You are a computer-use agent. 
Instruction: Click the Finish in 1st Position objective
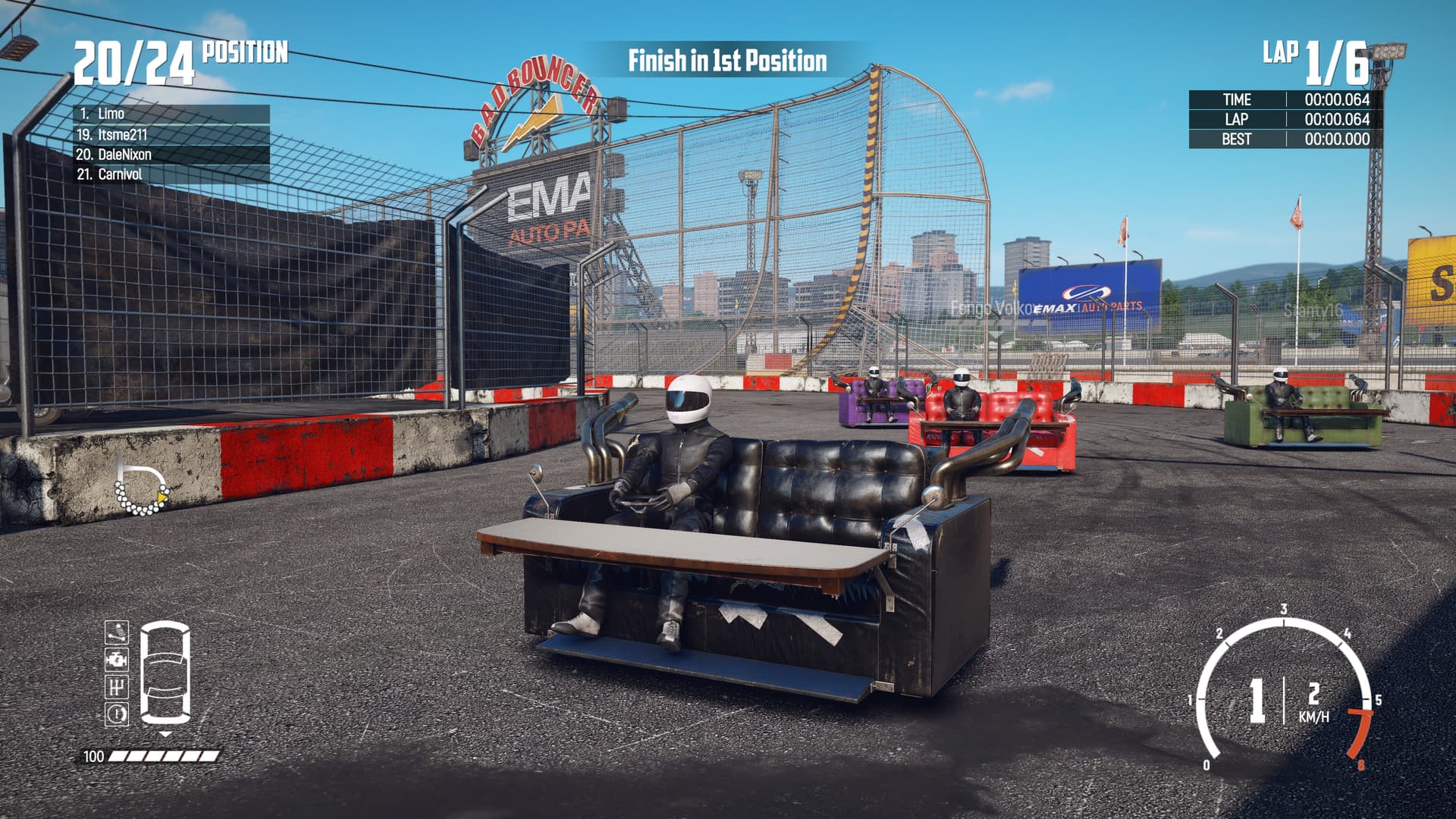[x=726, y=61]
